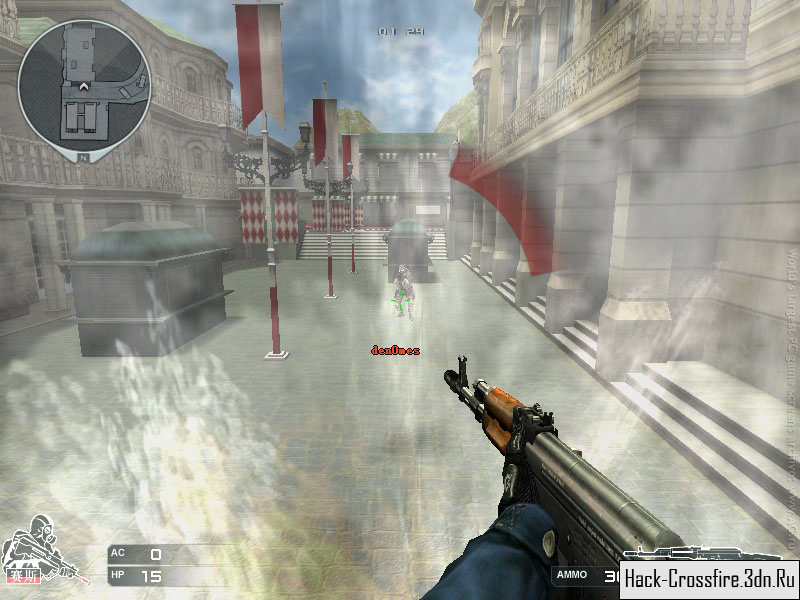Open the Hack-Crossfire.3dn.Ru watermark link
The image size is (800, 600).
click(x=709, y=577)
